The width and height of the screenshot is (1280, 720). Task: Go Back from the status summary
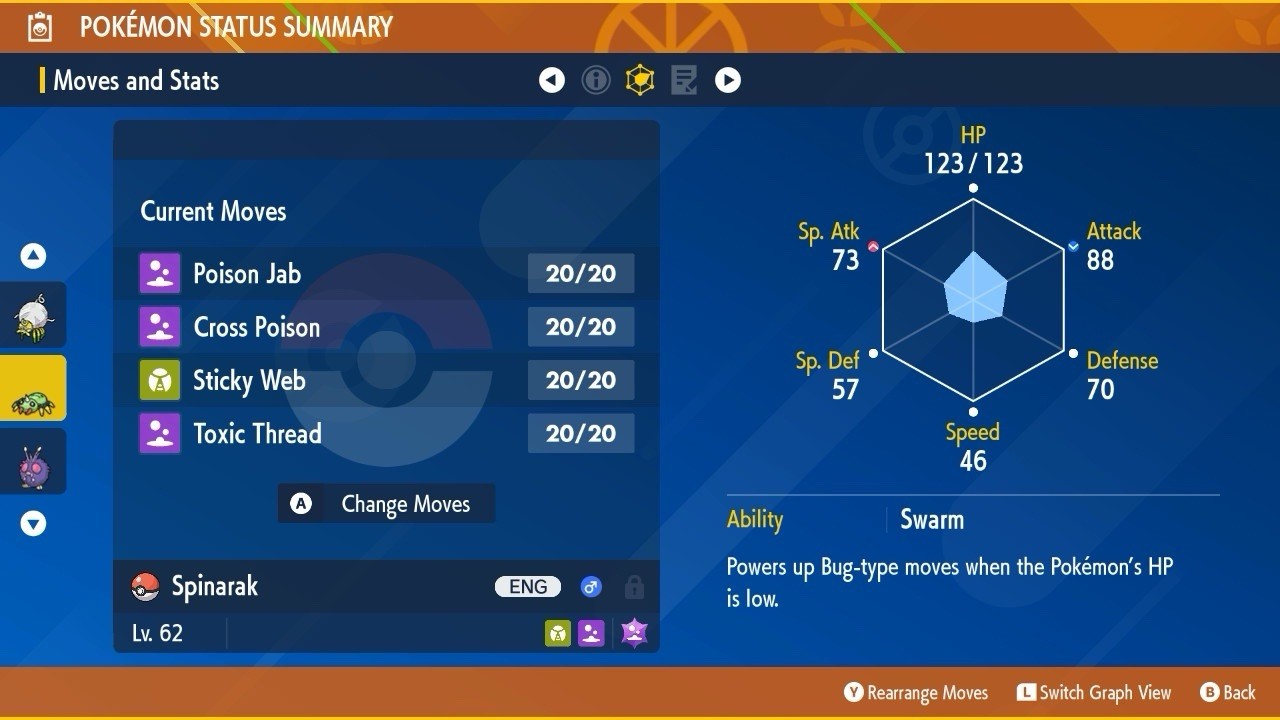pos(1227,692)
